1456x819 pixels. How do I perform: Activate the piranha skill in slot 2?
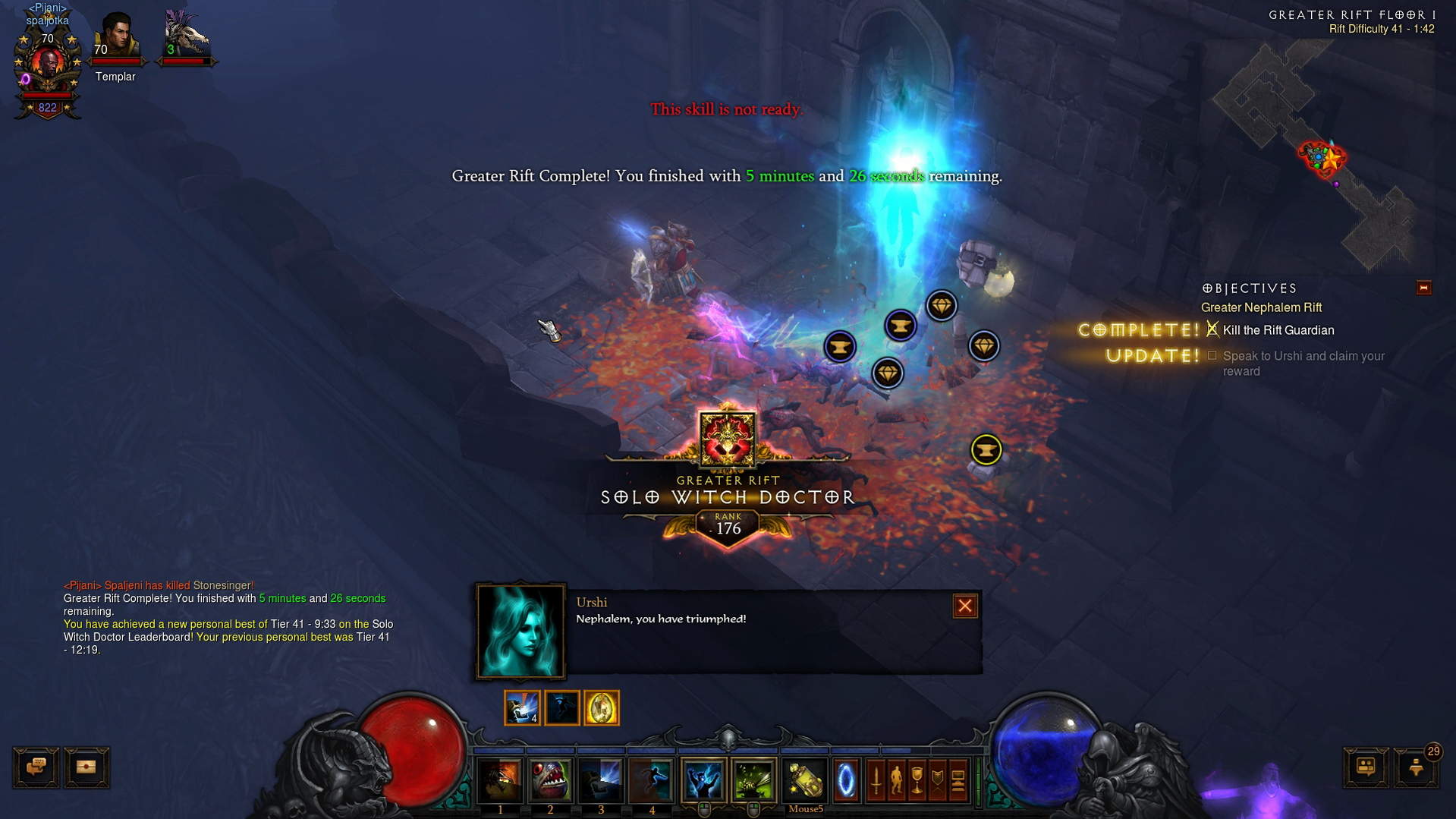pos(550,780)
